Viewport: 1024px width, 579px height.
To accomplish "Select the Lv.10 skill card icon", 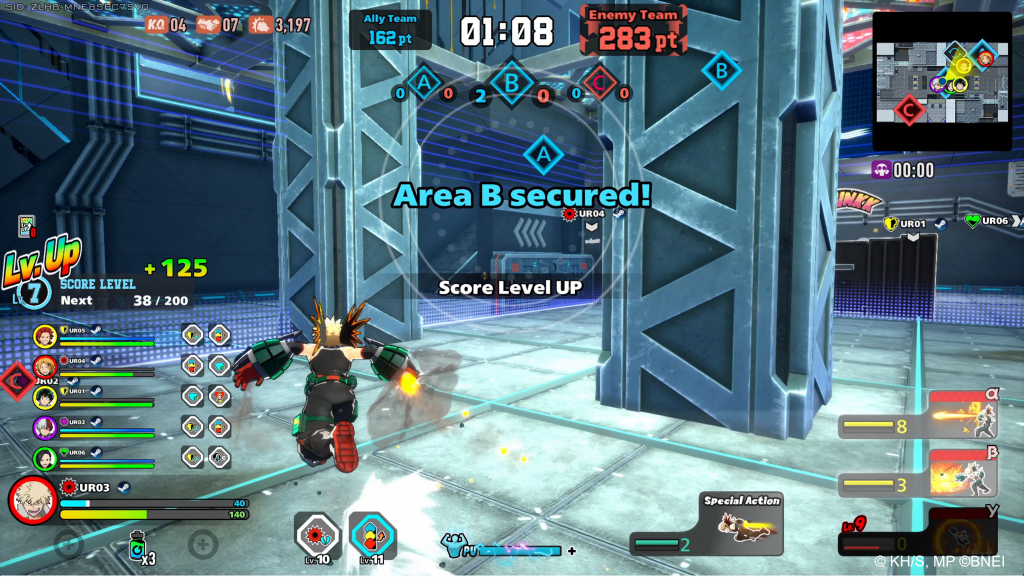I will click(x=316, y=536).
